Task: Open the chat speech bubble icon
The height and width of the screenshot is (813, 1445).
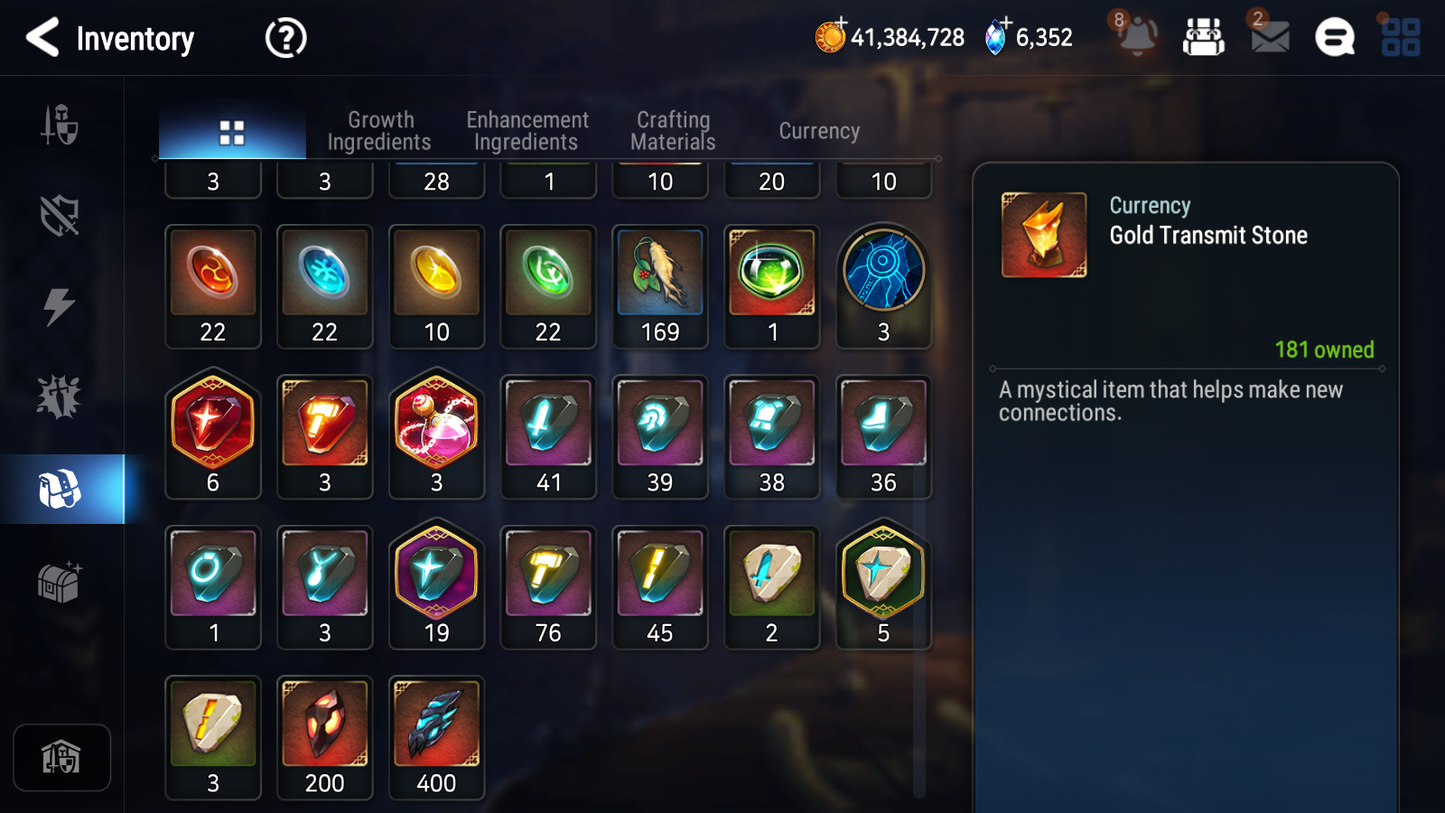Action: [1334, 37]
